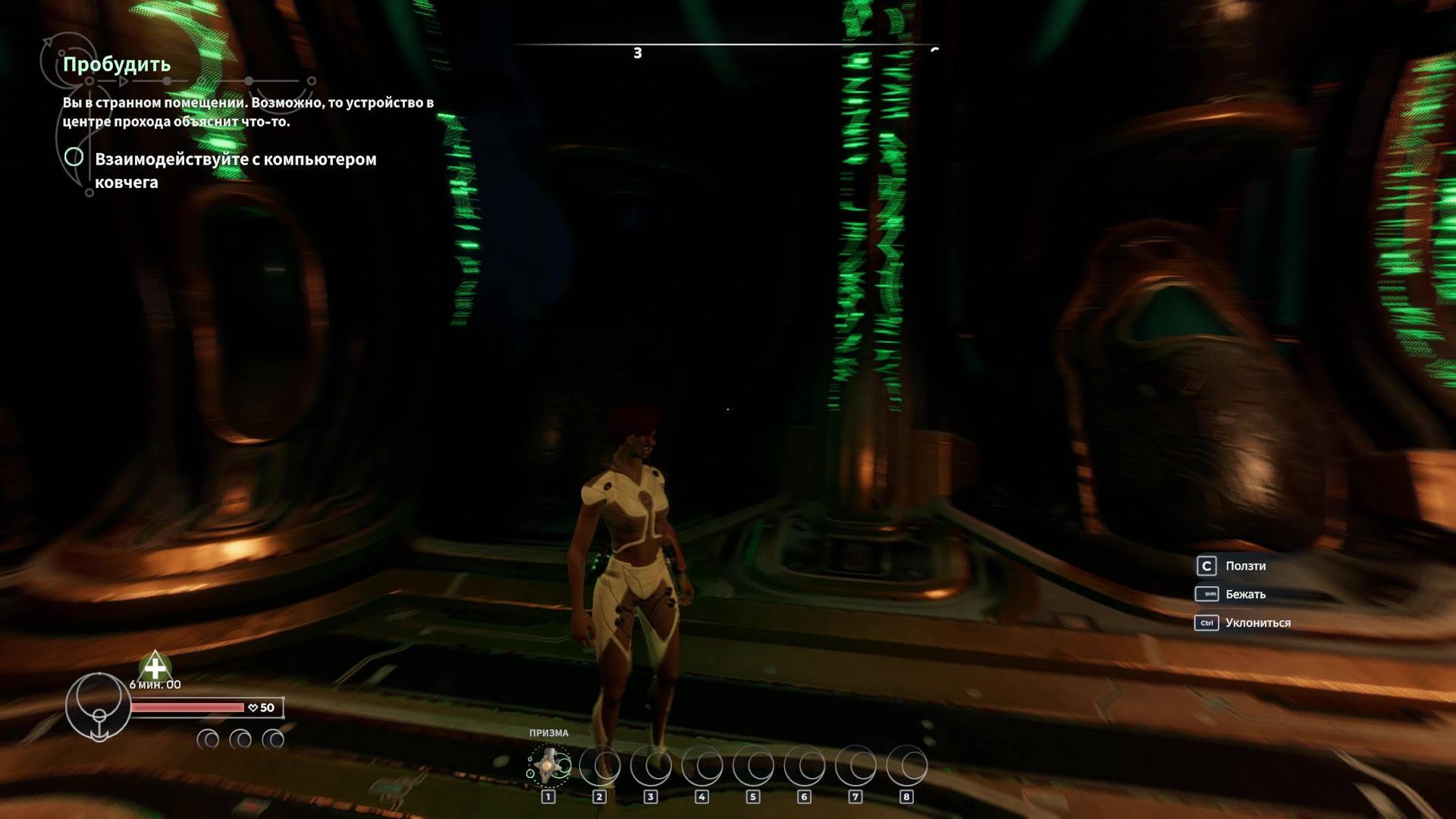Click the round character emblem by the health bar
Viewport: 1456px width, 819px height.
[98, 706]
